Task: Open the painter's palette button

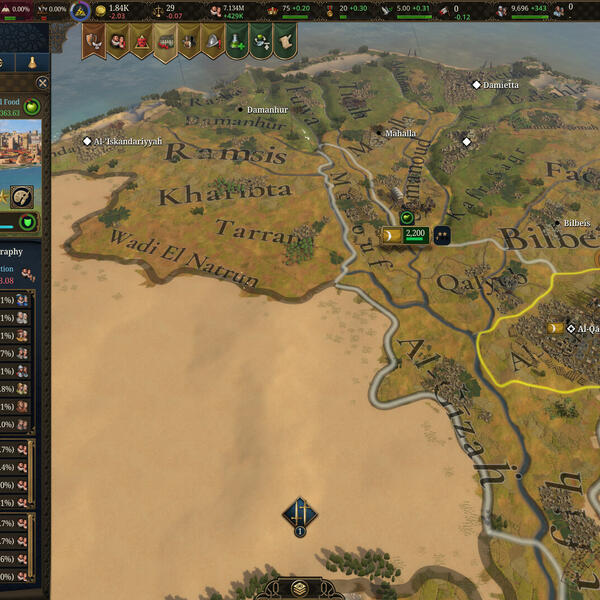Action: (x=22, y=196)
